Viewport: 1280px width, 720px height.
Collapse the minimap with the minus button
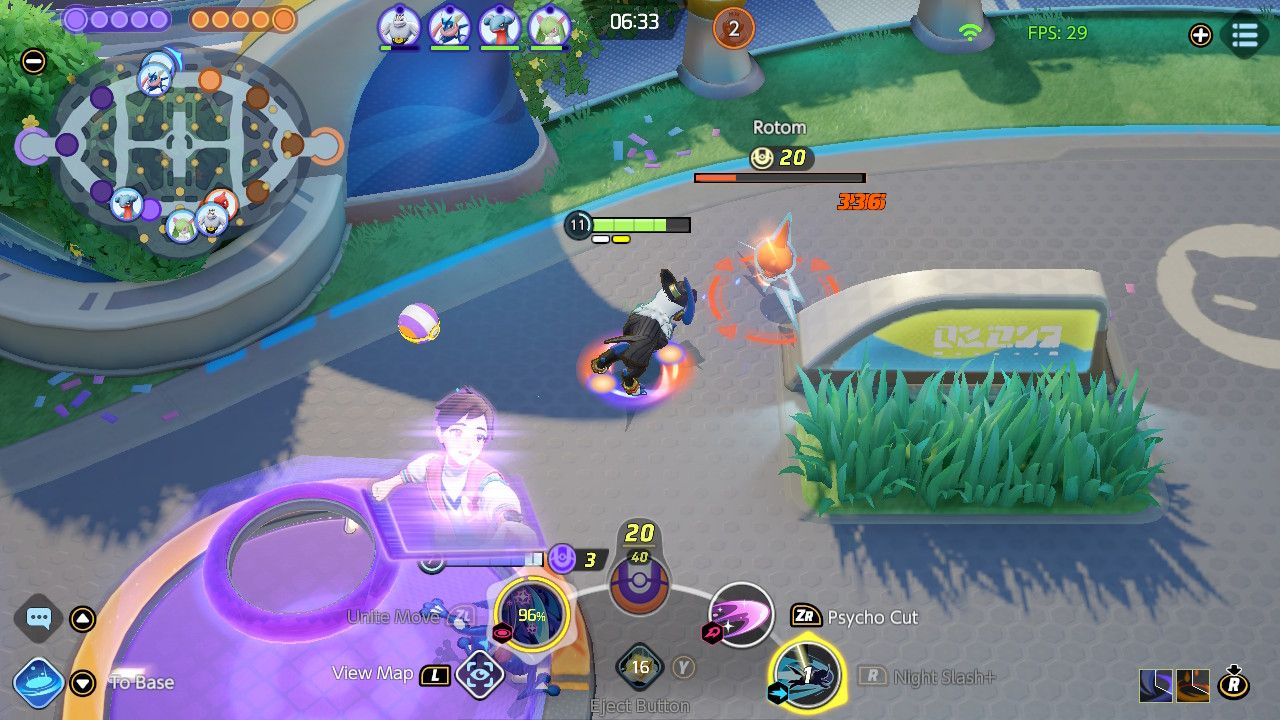pos(33,61)
